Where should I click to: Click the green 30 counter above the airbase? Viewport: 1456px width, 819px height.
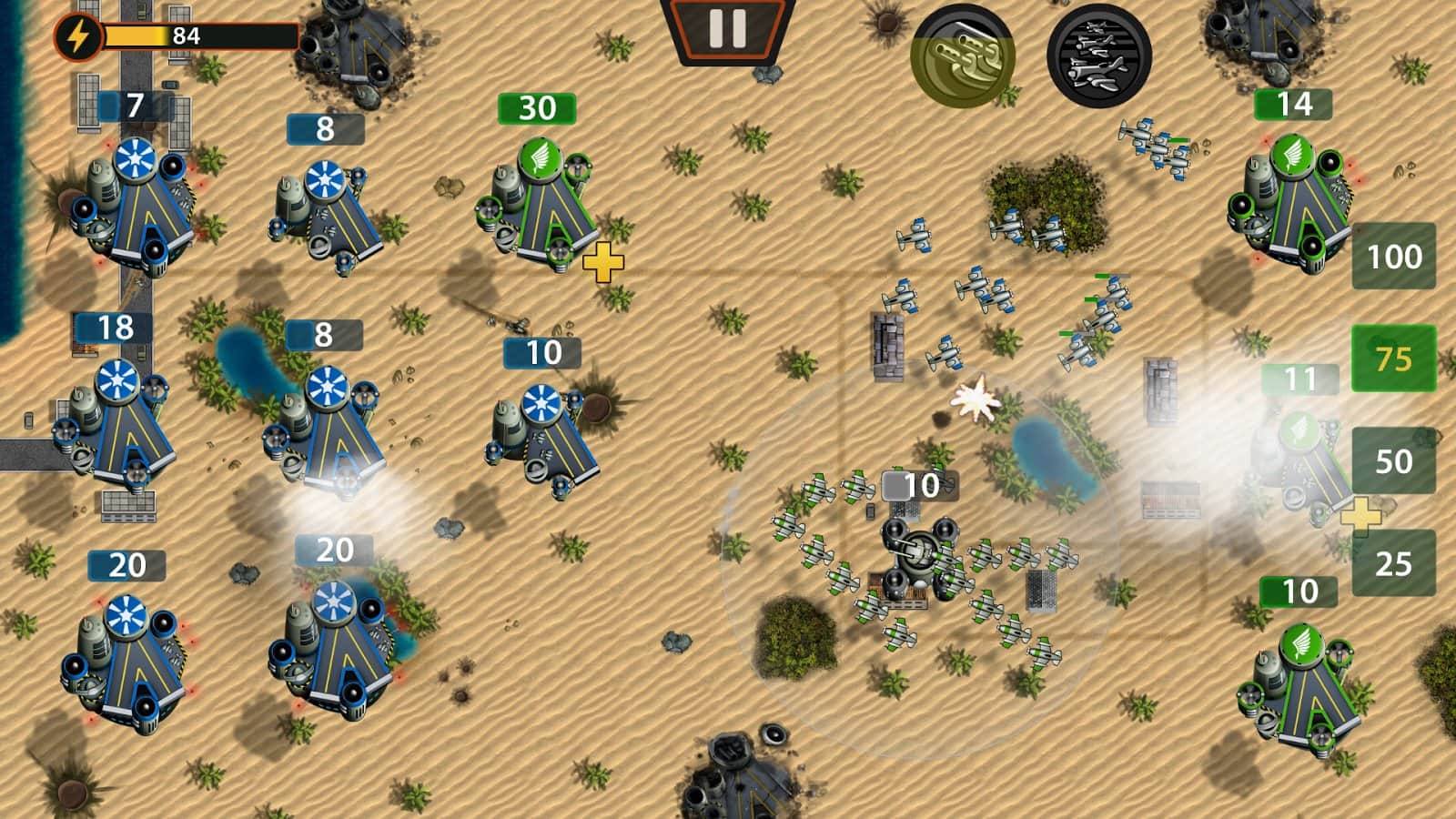[534, 108]
